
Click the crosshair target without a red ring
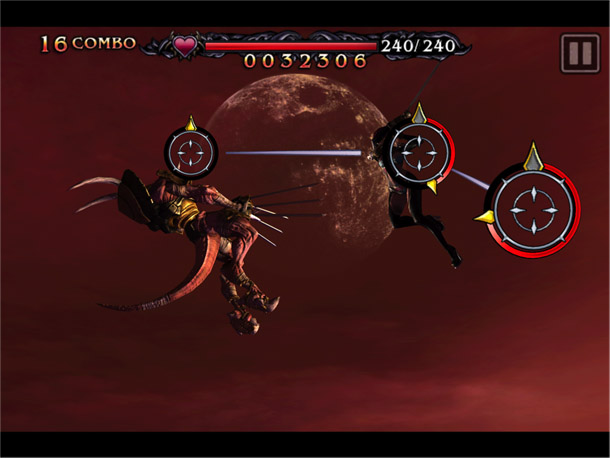point(191,153)
